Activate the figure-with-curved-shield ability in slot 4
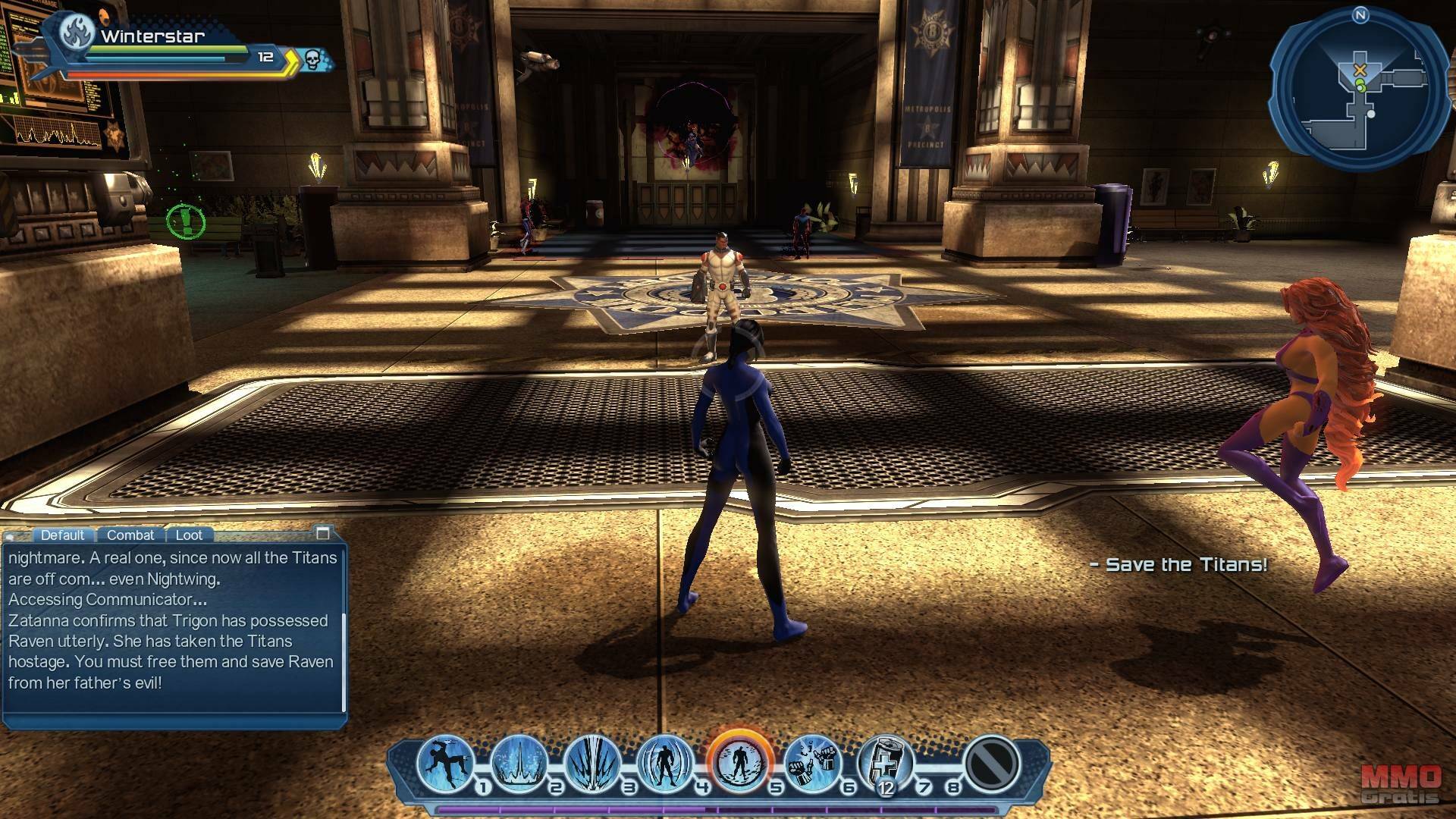This screenshot has height=819, width=1456. tap(666, 761)
